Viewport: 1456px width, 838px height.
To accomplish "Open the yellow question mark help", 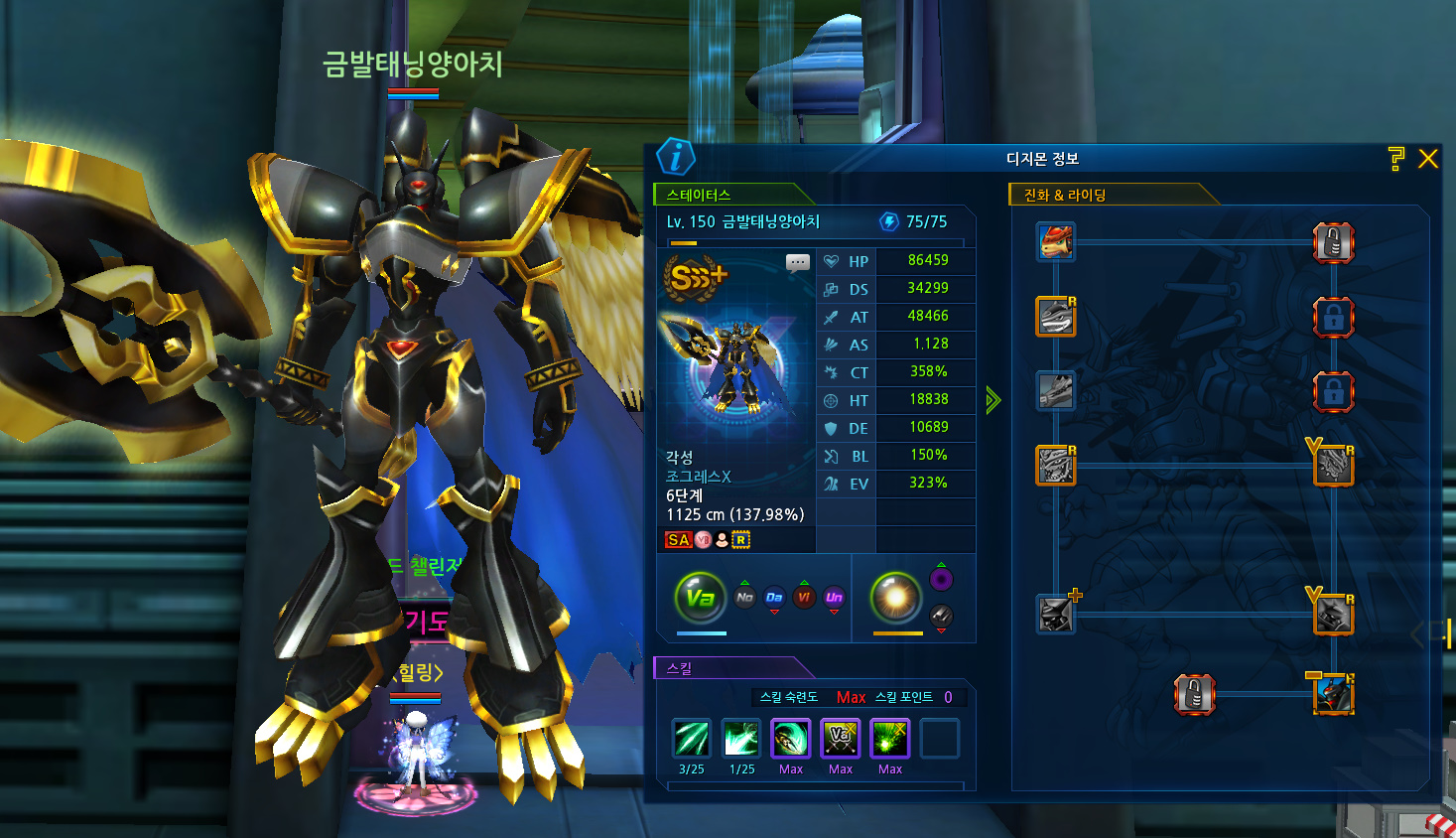I will click(x=1396, y=159).
